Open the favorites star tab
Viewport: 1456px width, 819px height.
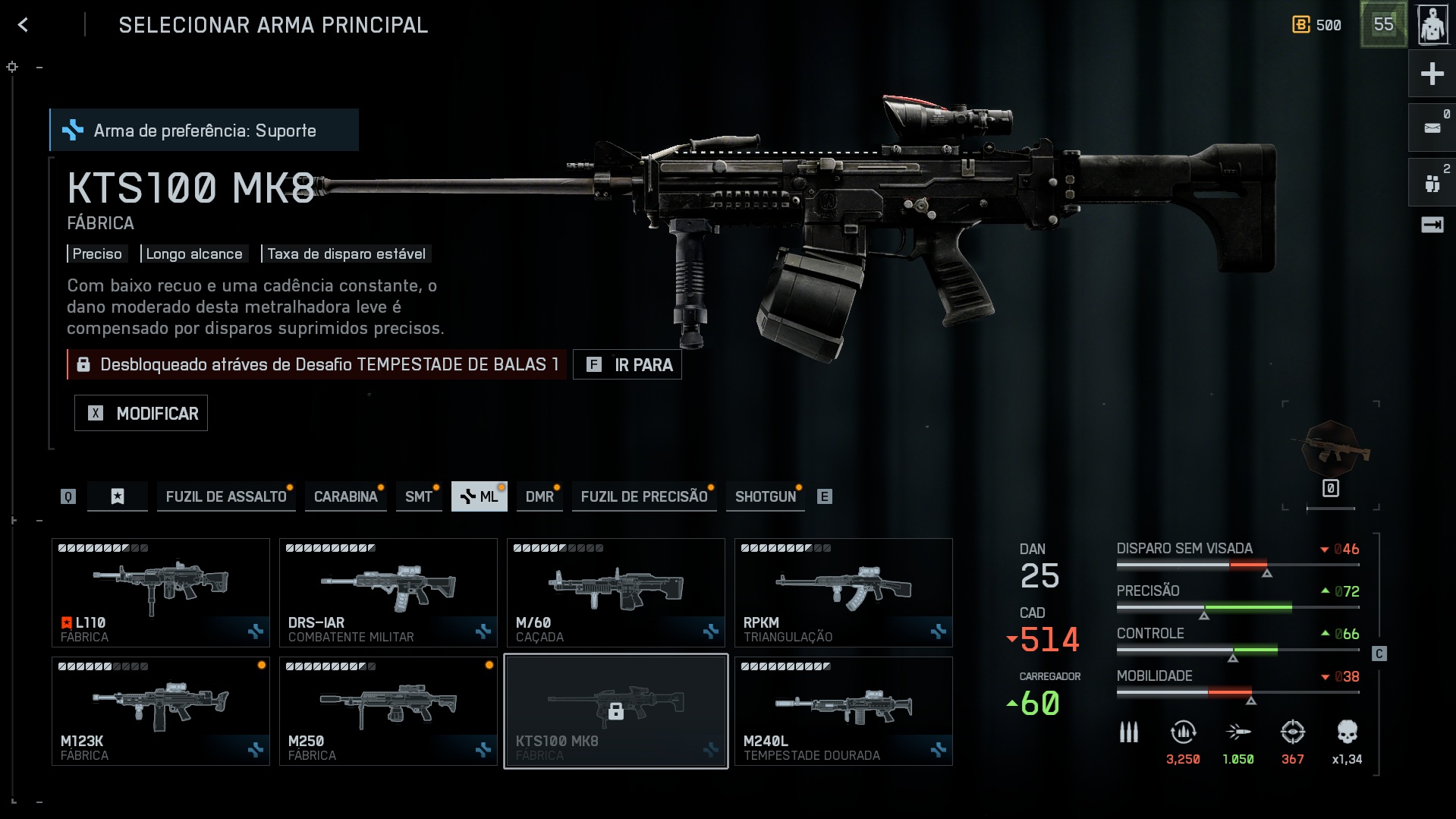point(118,496)
